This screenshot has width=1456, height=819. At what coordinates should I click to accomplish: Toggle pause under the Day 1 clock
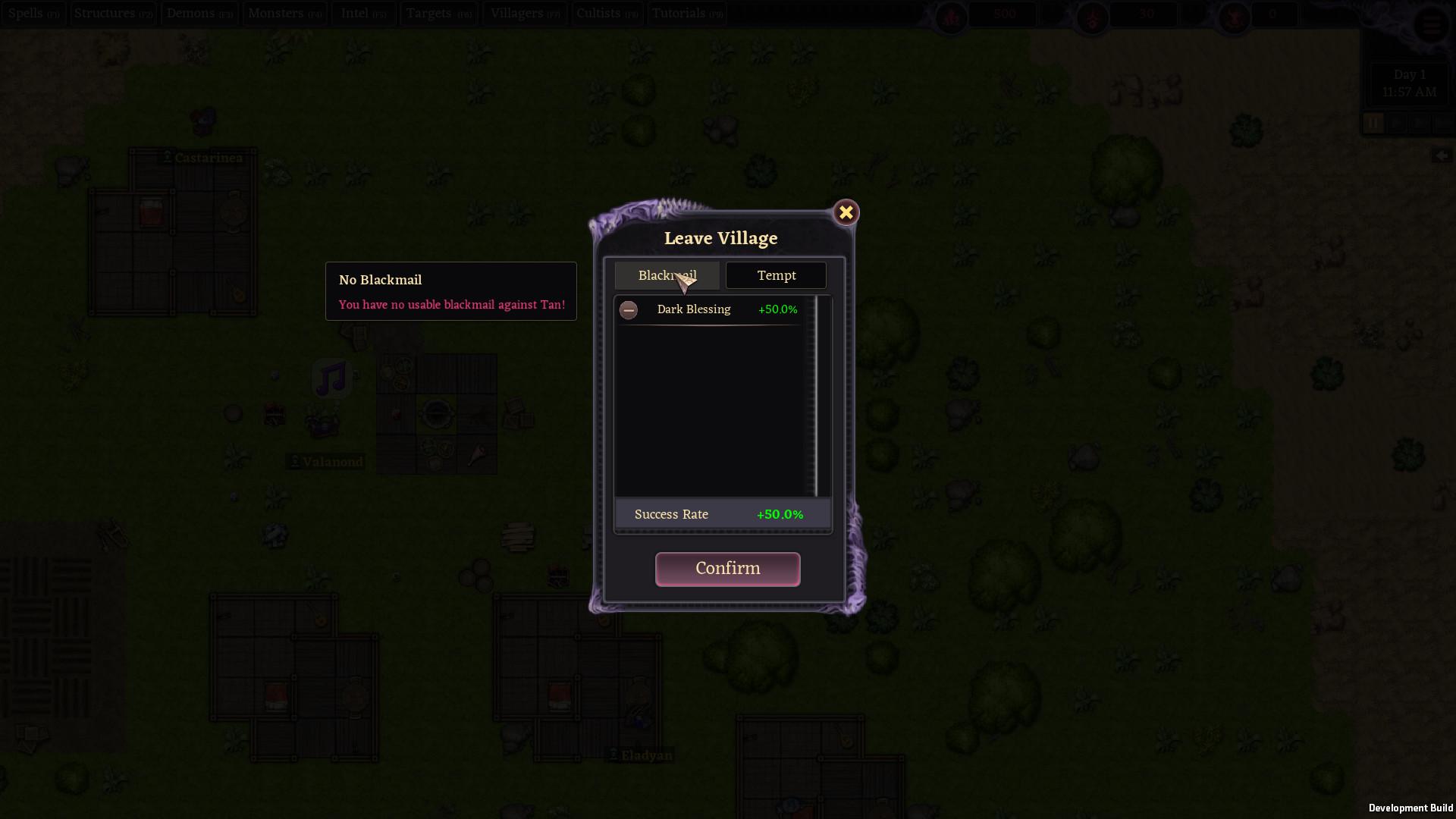click(x=1373, y=124)
